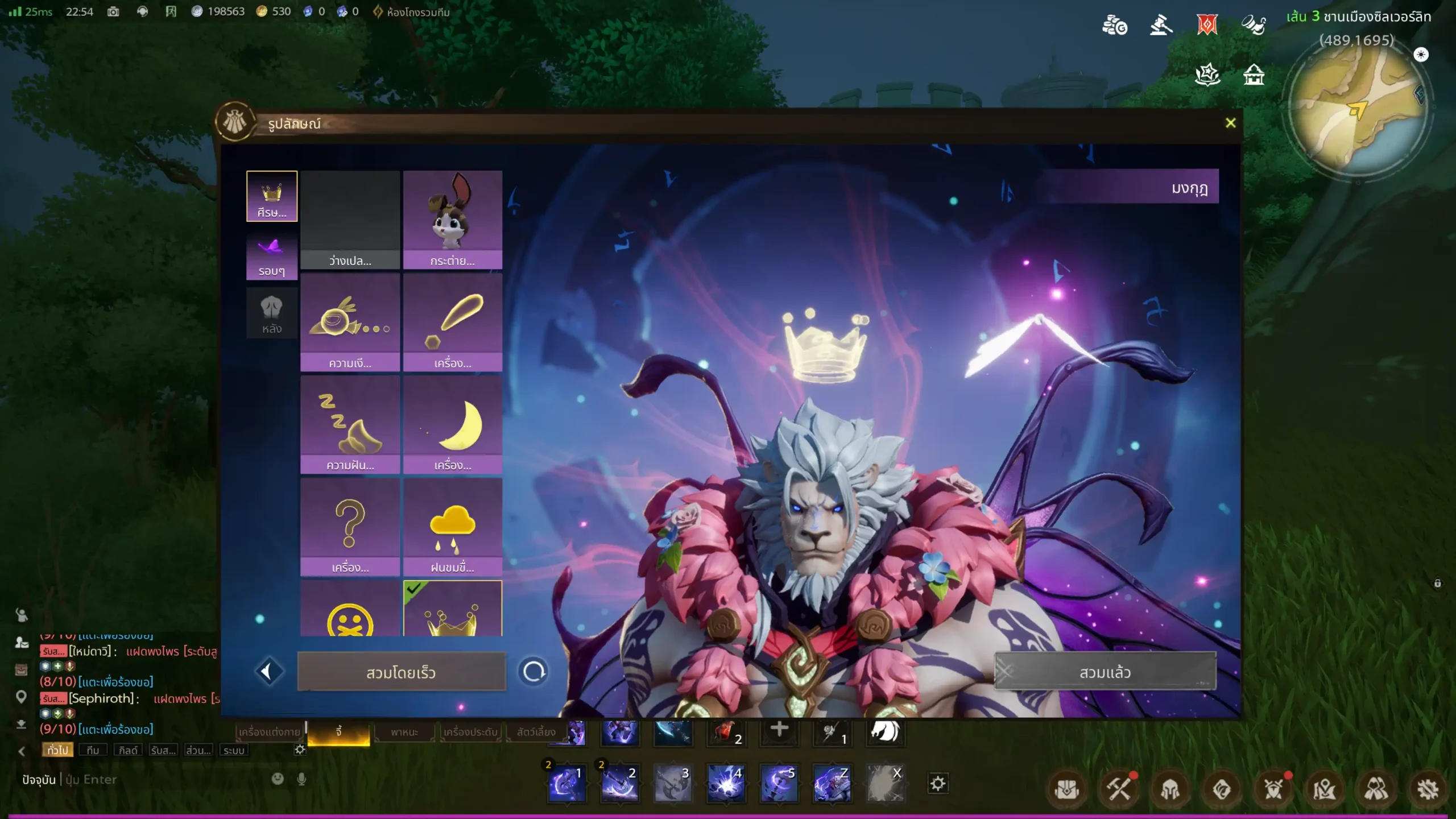Screen dimensions: 1456x819
Task: Click the already-equipped button
Action: click(x=1105, y=672)
